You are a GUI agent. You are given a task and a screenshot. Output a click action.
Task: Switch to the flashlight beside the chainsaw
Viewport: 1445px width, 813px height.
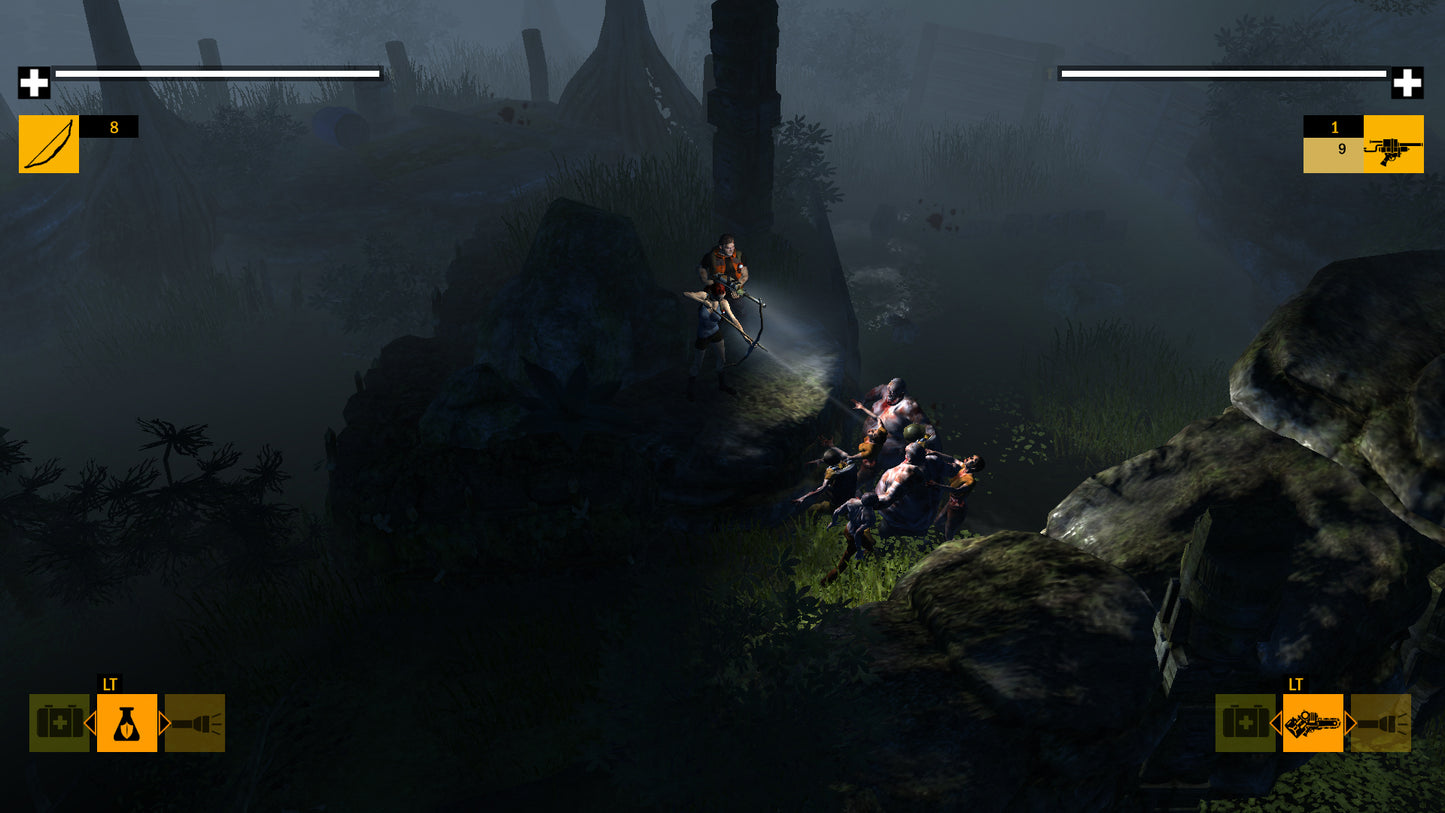(x=1381, y=723)
